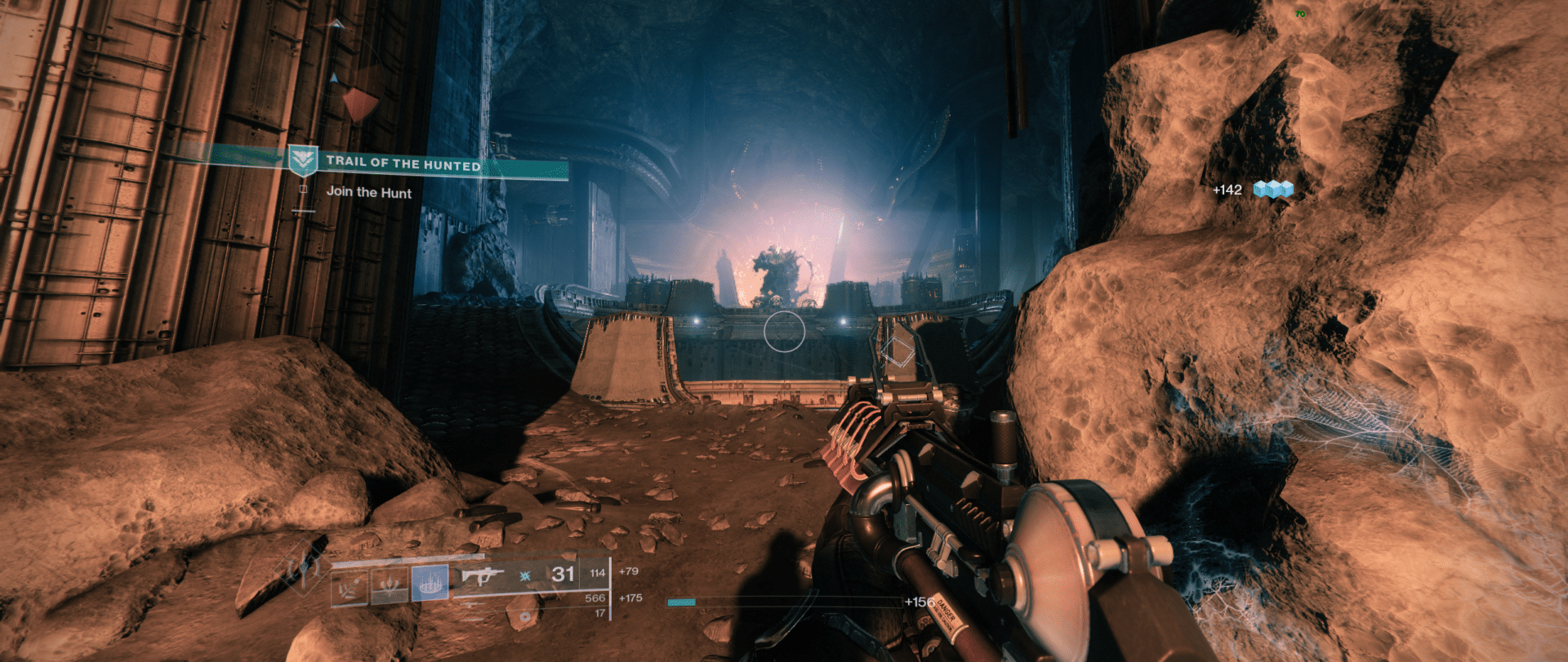Select the melee ability icon
The height and width of the screenshot is (662, 1568).
point(390,587)
